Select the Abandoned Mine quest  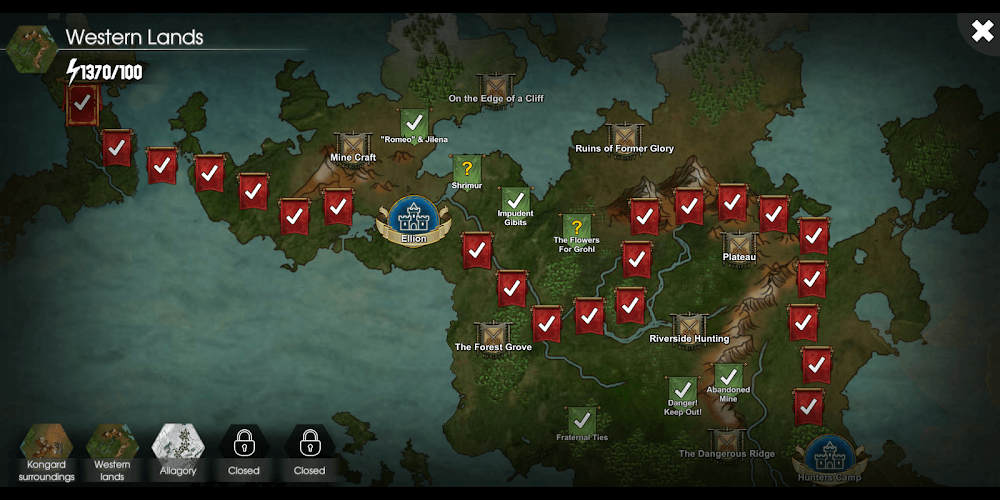pos(728,378)
